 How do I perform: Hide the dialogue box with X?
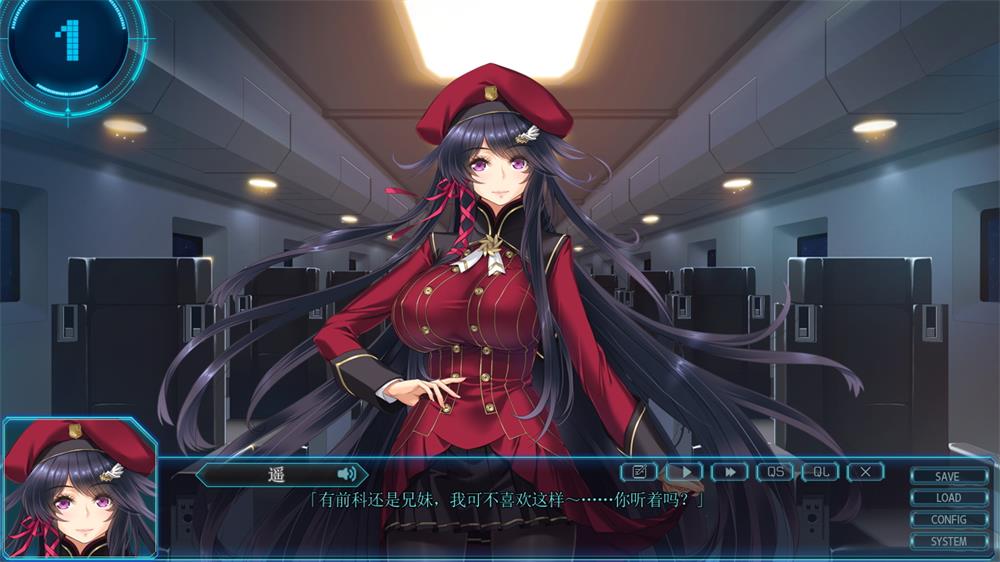click(865, 471)
